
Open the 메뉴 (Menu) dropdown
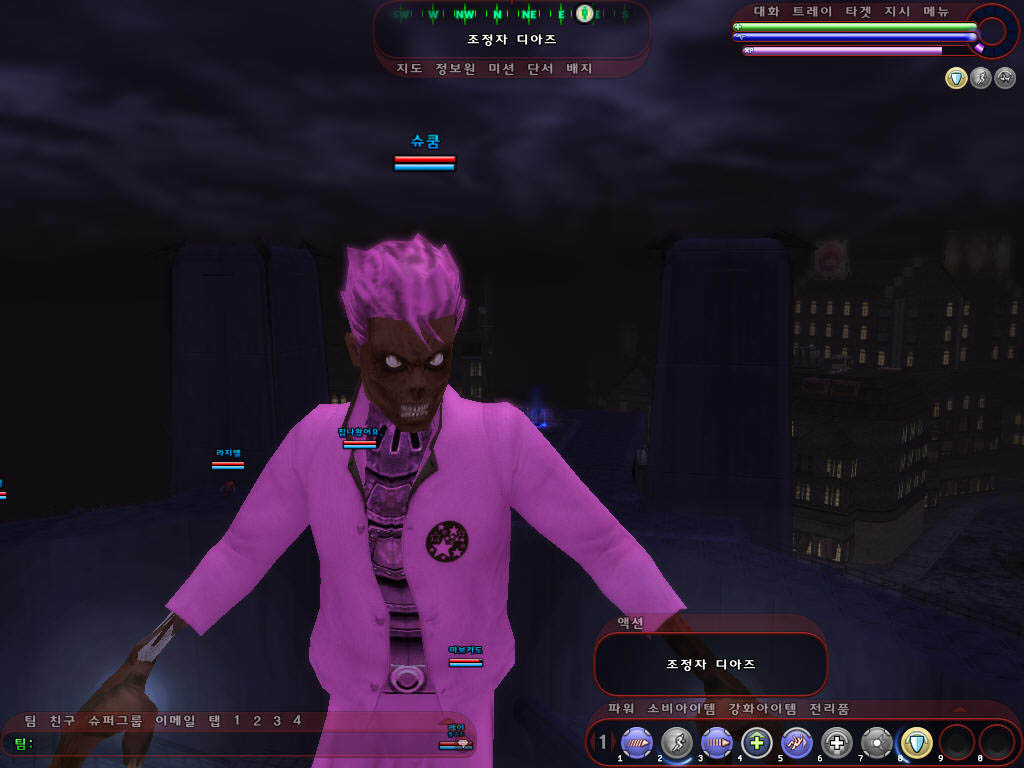(936, 12)
